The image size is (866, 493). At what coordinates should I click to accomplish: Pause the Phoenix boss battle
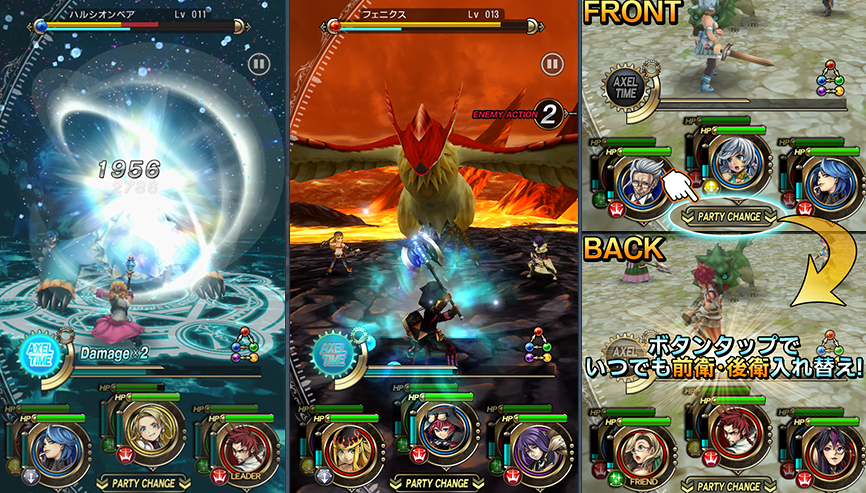pos(551,64)
